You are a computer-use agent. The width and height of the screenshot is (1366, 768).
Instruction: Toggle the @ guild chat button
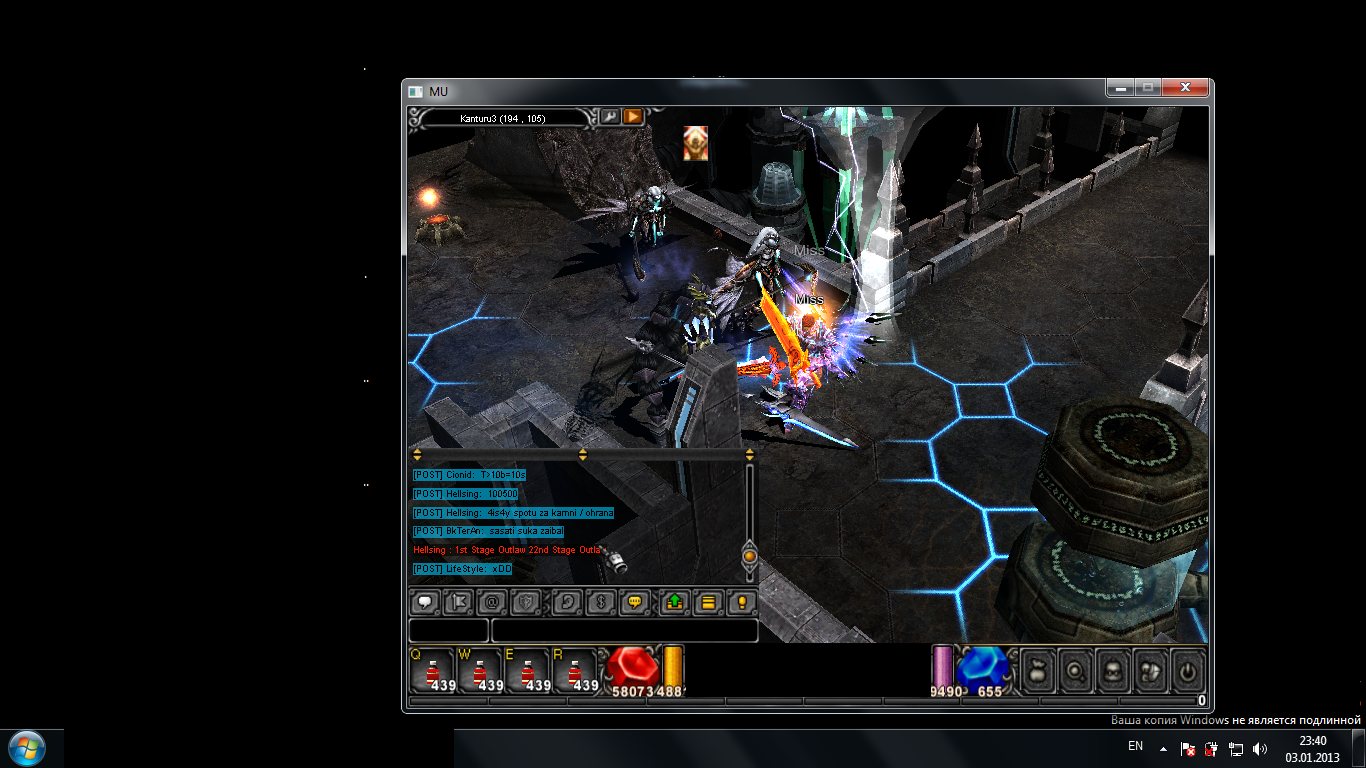(x=492, y=602)
